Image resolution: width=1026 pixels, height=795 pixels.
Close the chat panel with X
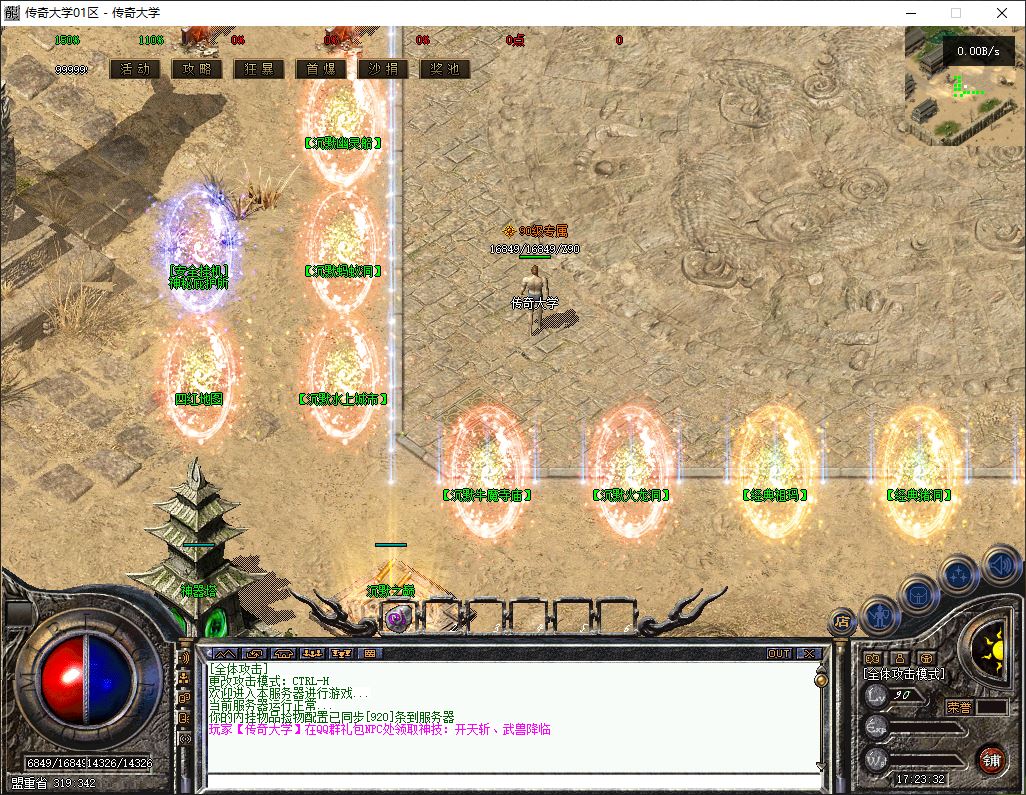click(808, 653)
